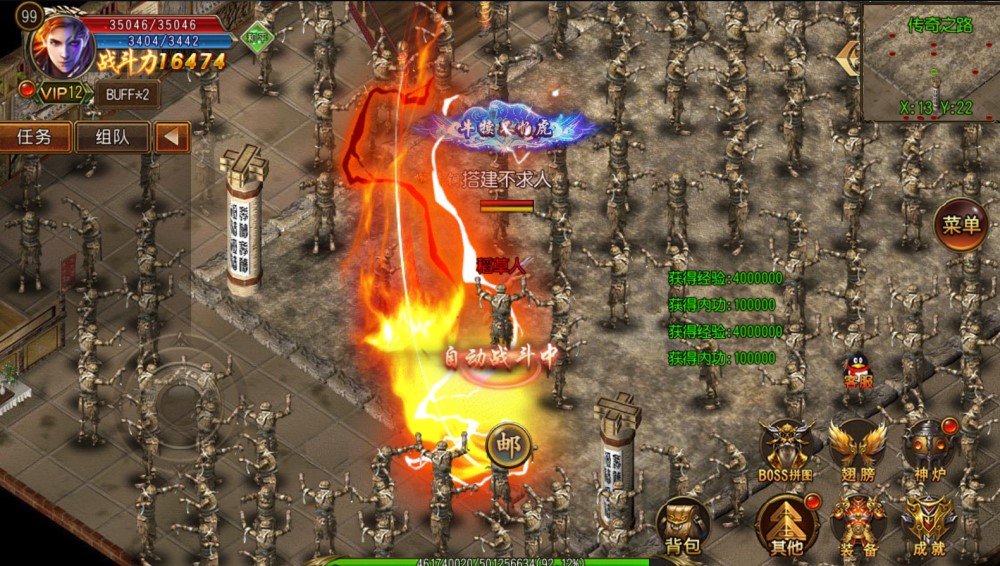Collapse the minimap with the gold arrow

[849, 56]
